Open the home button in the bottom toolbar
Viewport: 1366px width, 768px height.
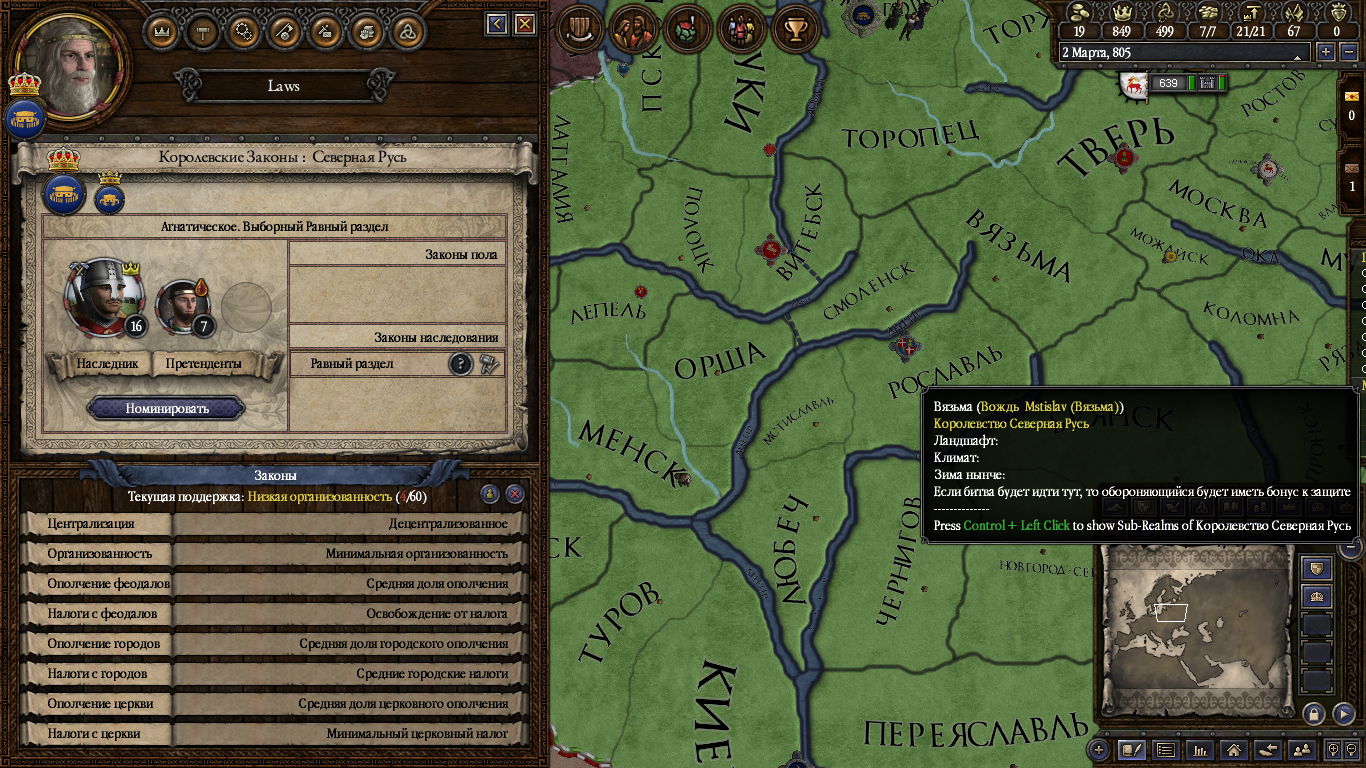pyautogui.click(x=1234, y=750)
